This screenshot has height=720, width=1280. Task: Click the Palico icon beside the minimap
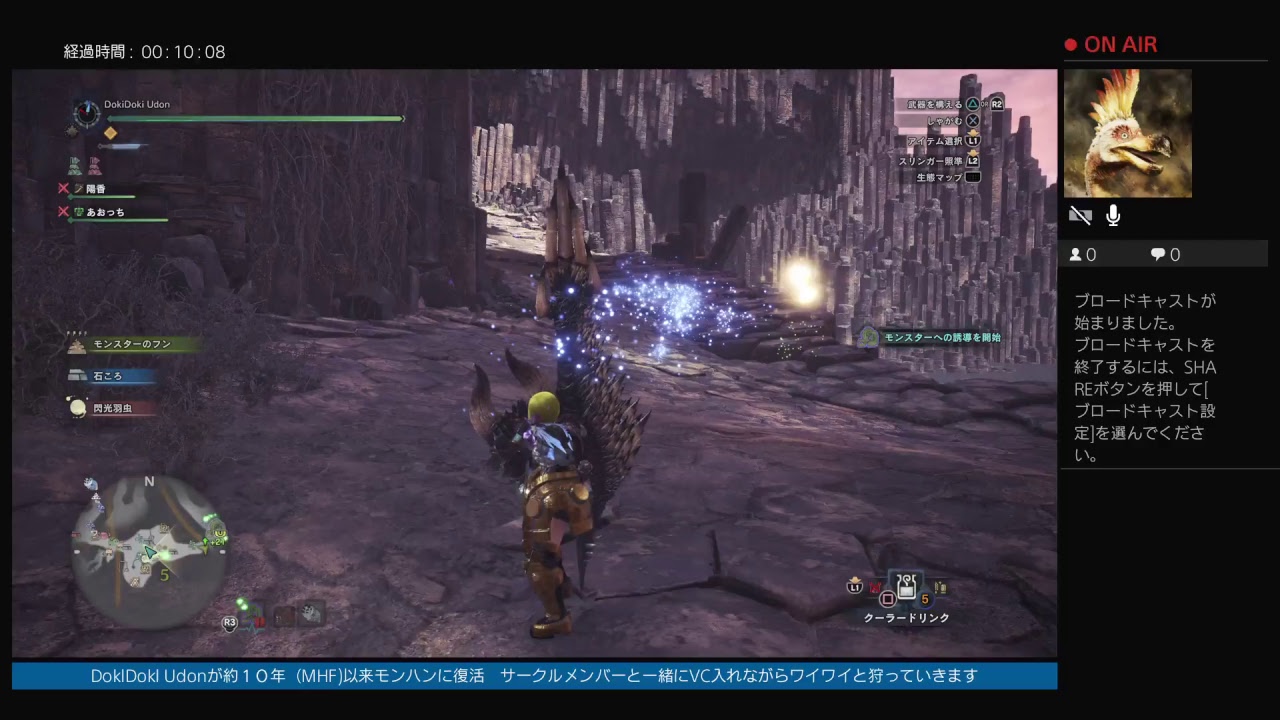click(313, 613)
